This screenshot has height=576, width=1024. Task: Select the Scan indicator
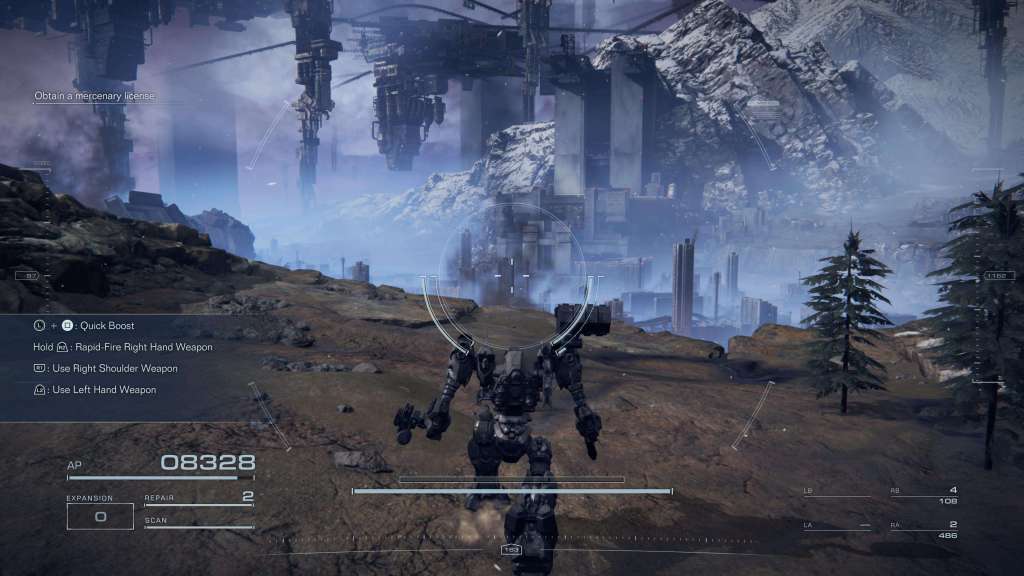[x=198, y=523]
